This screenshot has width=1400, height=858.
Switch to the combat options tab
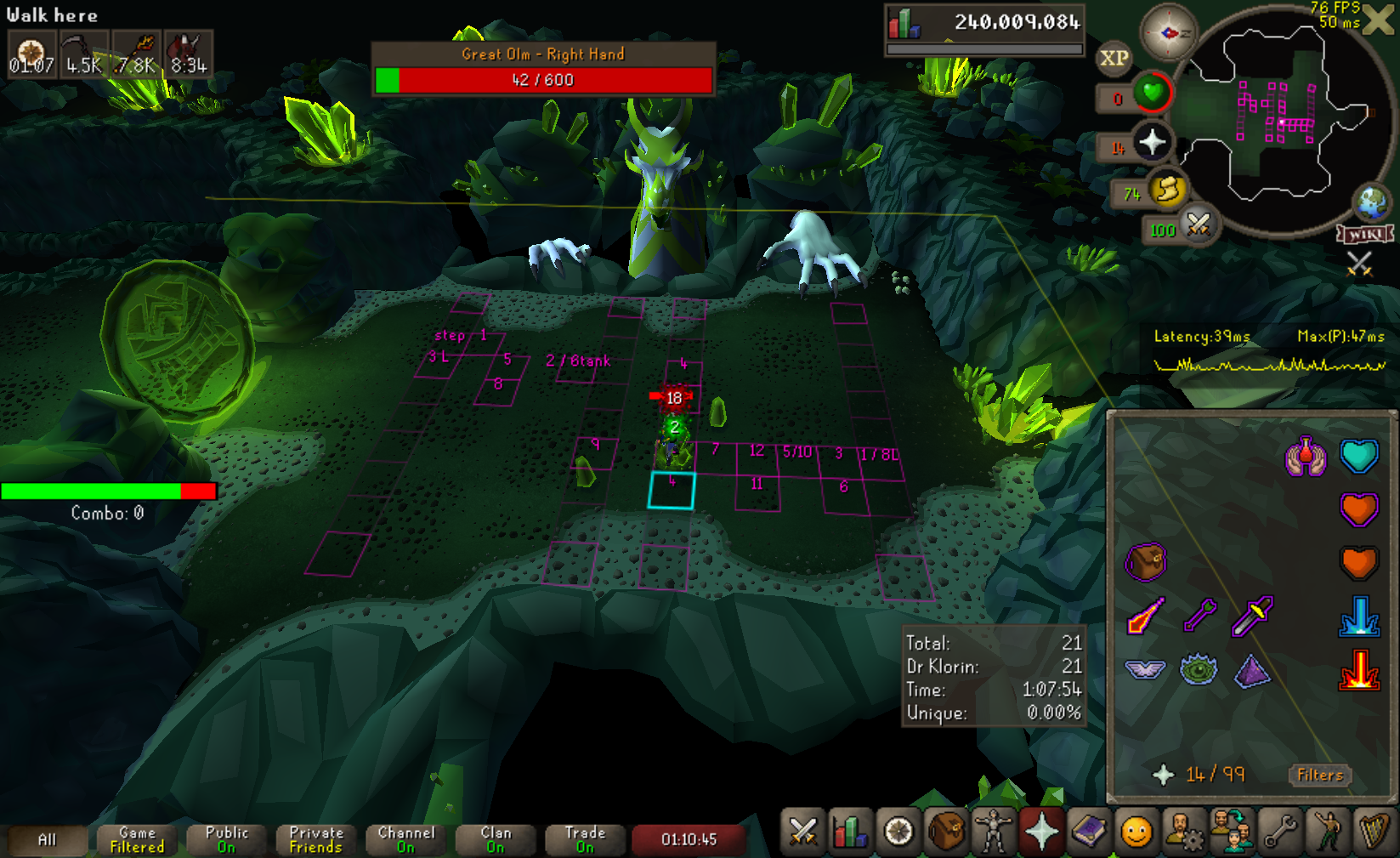click(802, 831)
